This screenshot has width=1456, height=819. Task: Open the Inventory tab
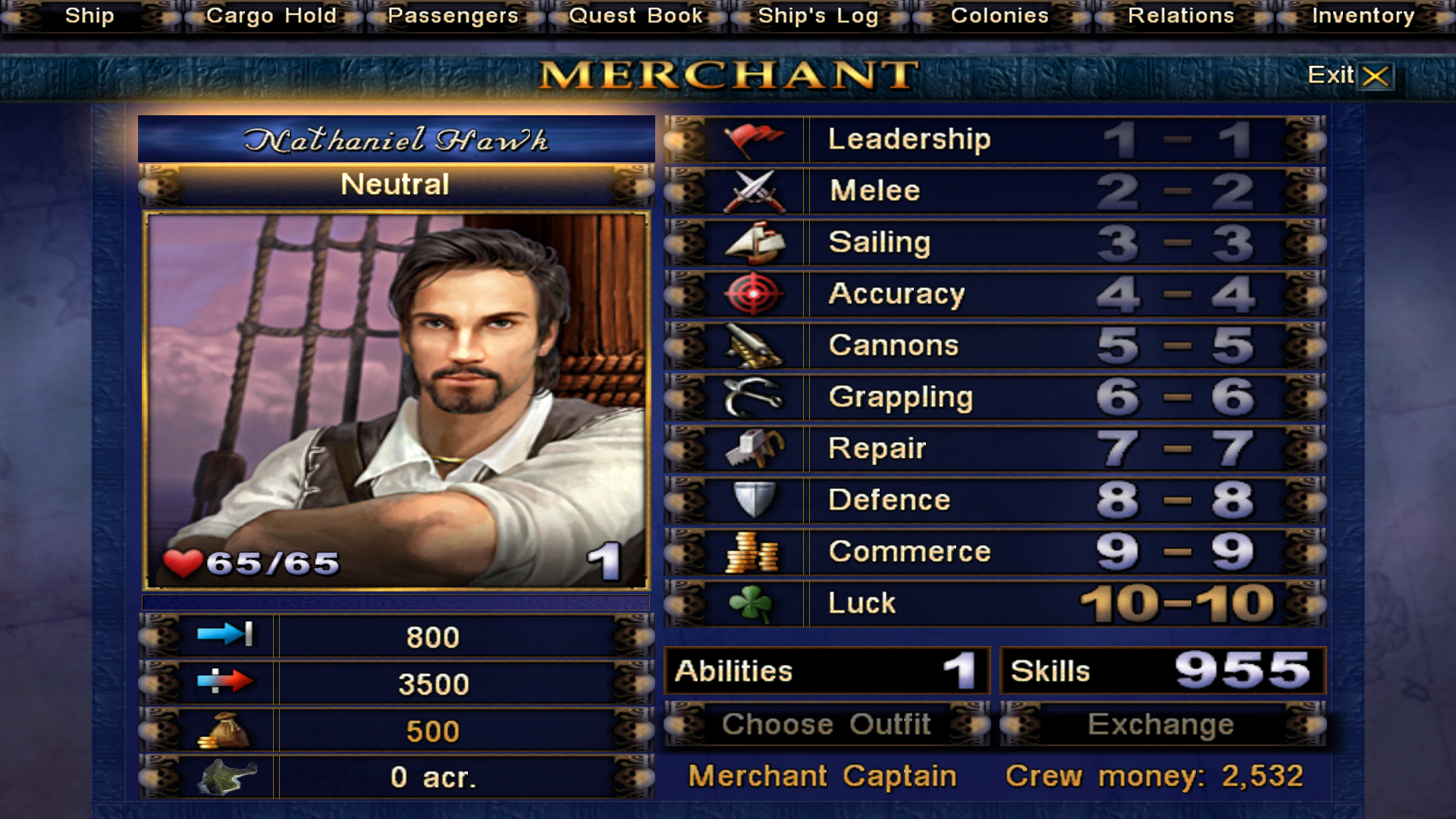[x=1363, y=16]
